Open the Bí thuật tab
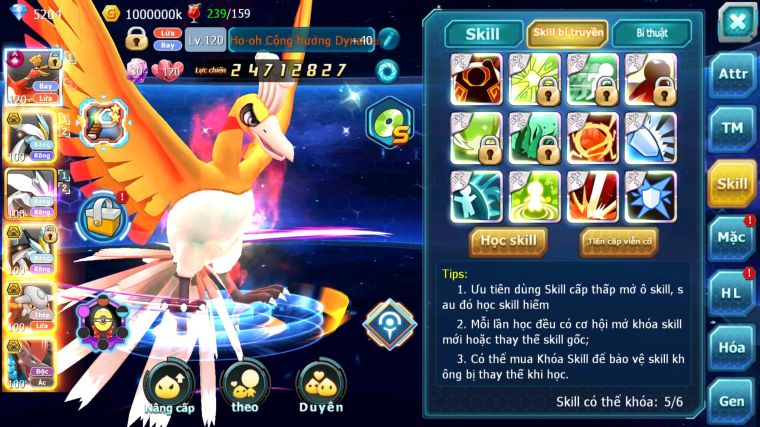This screenshot has height=427, width=760. (x=649, y=33)
